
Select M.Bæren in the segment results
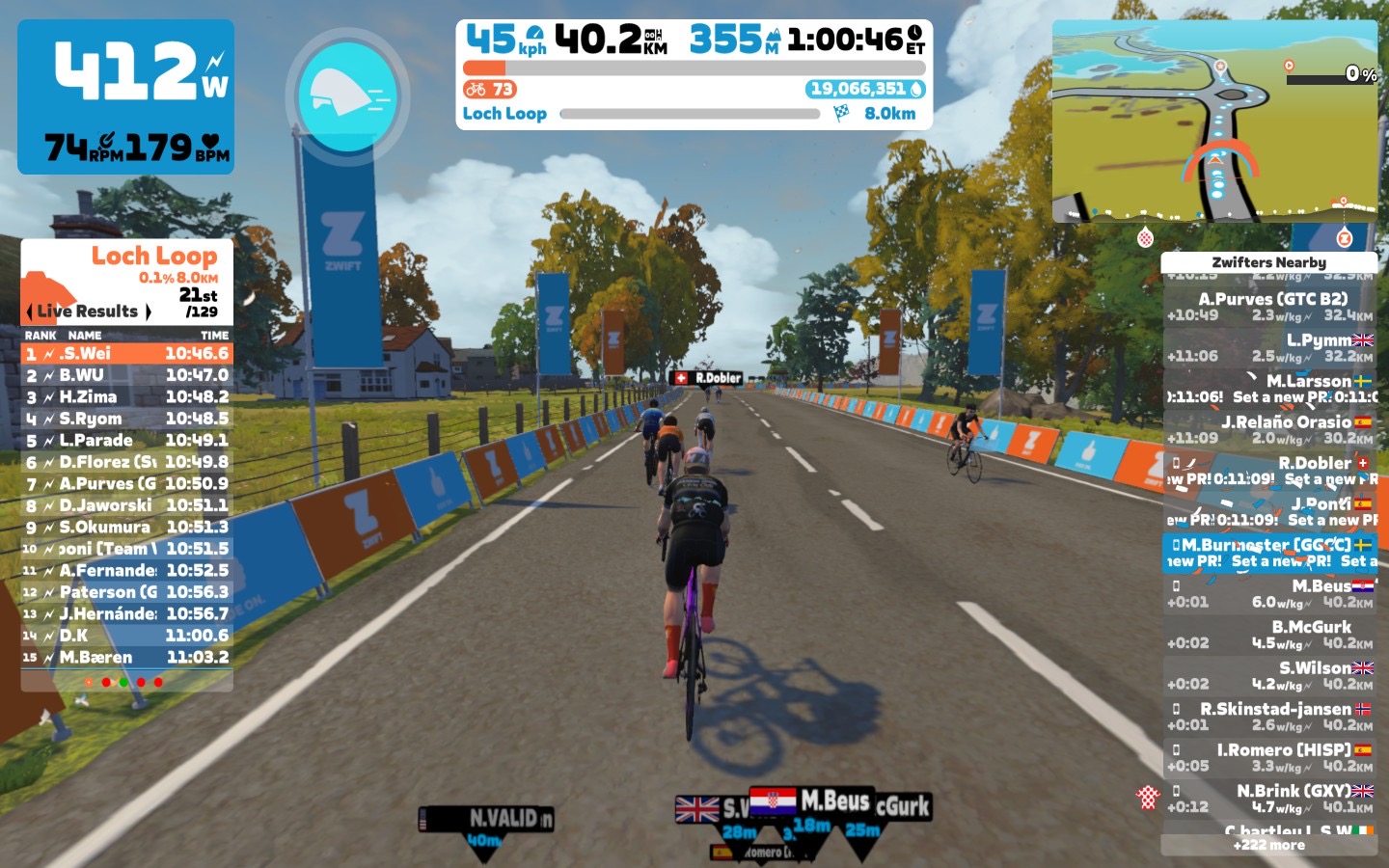coord(127,658)
